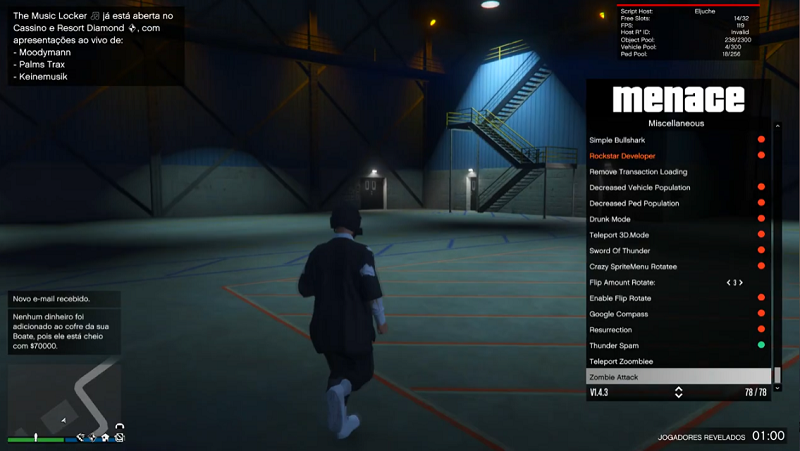The image size is (800, 451).
Task: Enable Rockstar Developer mode
Action: [x=760, y=156]
